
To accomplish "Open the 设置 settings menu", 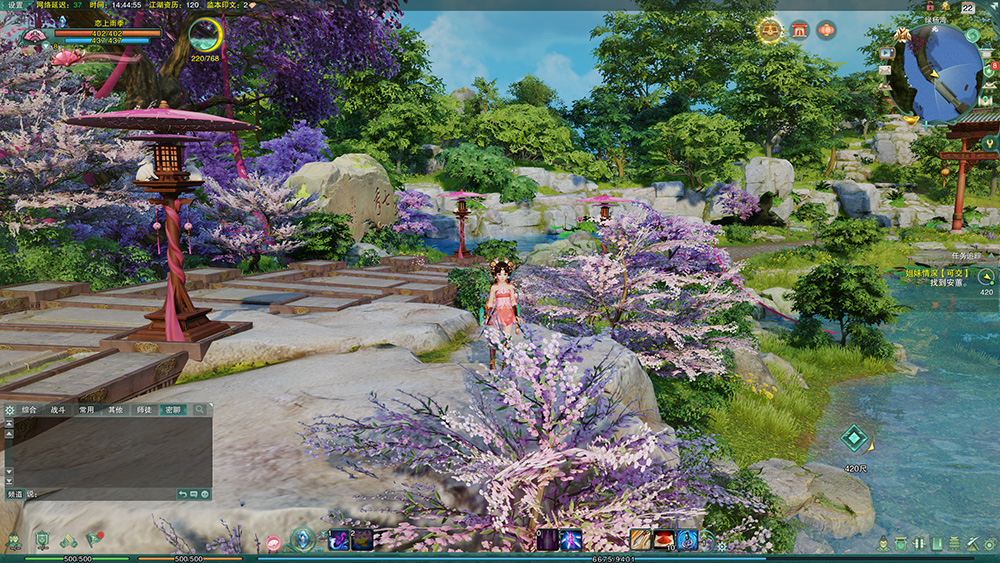I will [x=15, y=5].
